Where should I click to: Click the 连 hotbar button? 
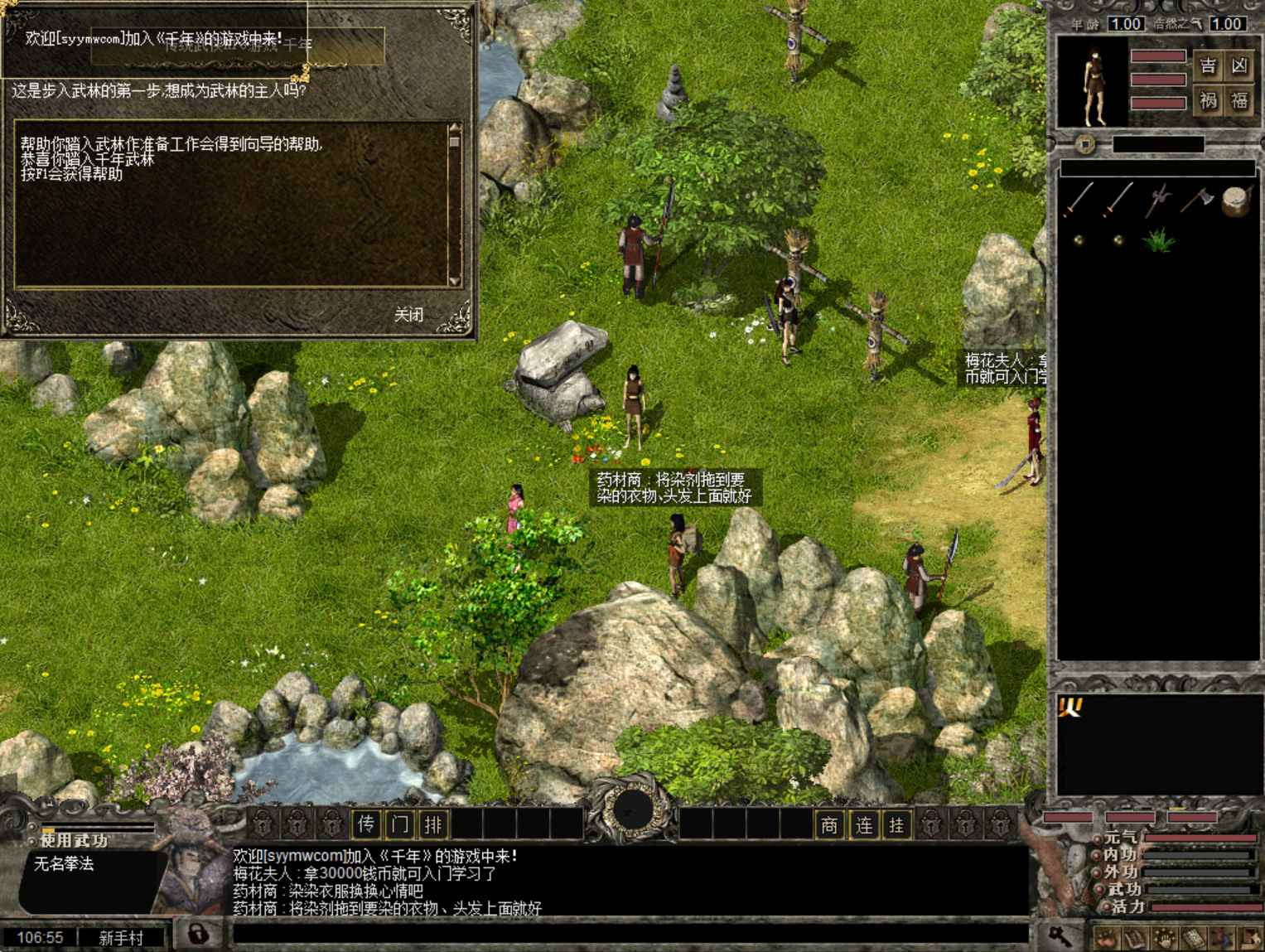click(863, 824)
